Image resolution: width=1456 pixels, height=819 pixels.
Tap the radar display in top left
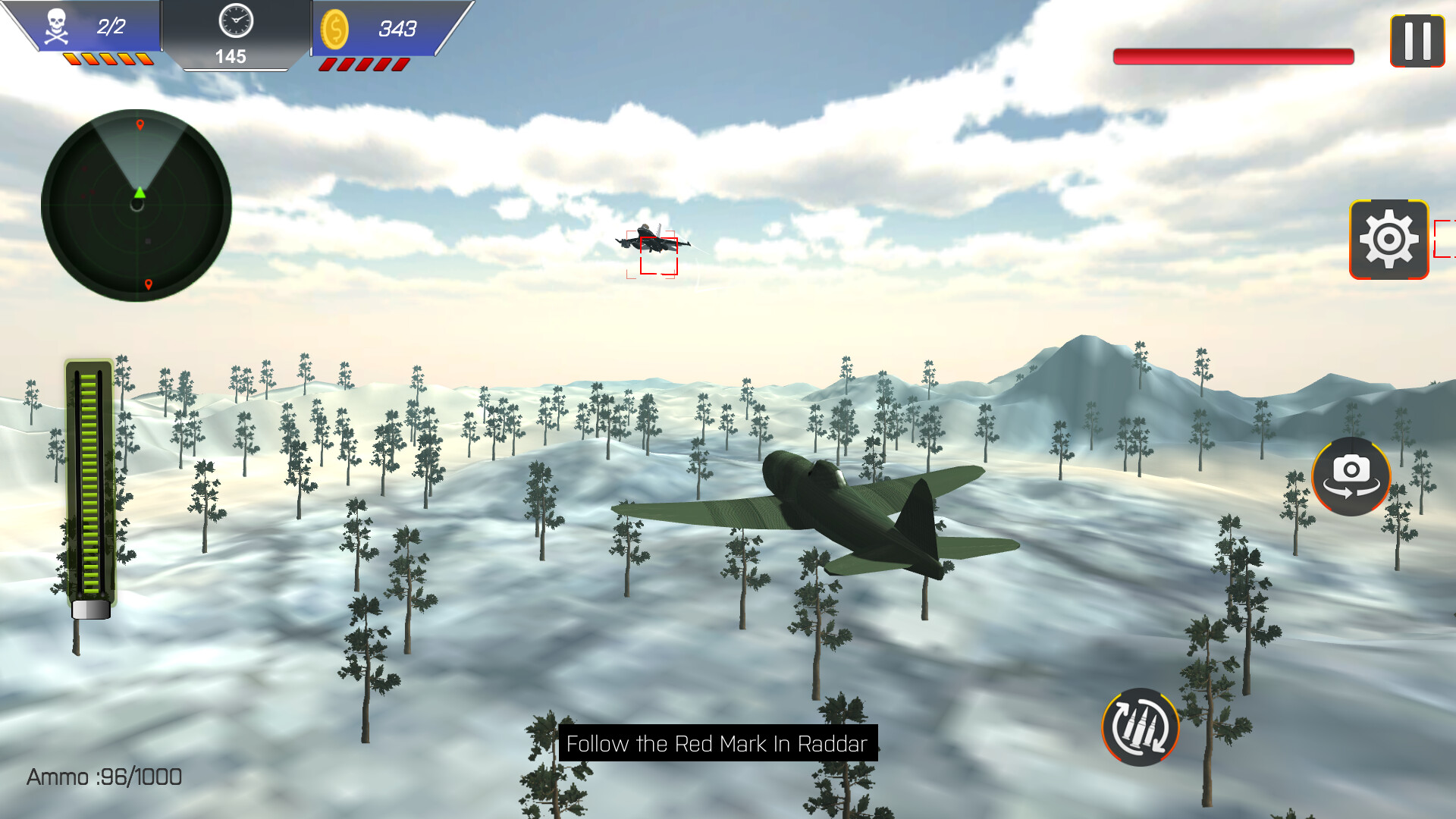click(x=136, y=205)
